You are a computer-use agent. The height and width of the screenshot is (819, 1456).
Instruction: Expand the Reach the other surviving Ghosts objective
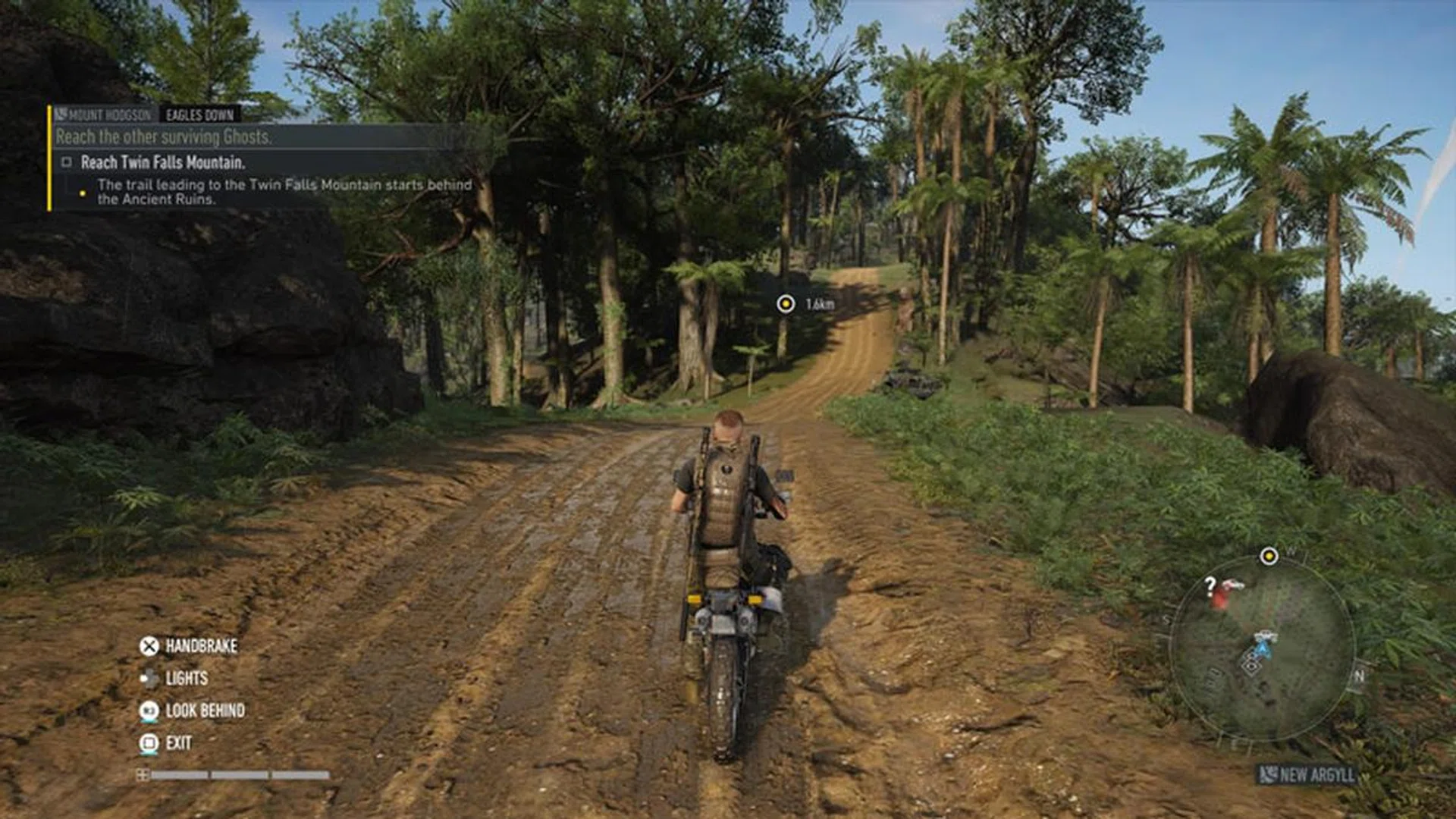[x=165, y=136]
